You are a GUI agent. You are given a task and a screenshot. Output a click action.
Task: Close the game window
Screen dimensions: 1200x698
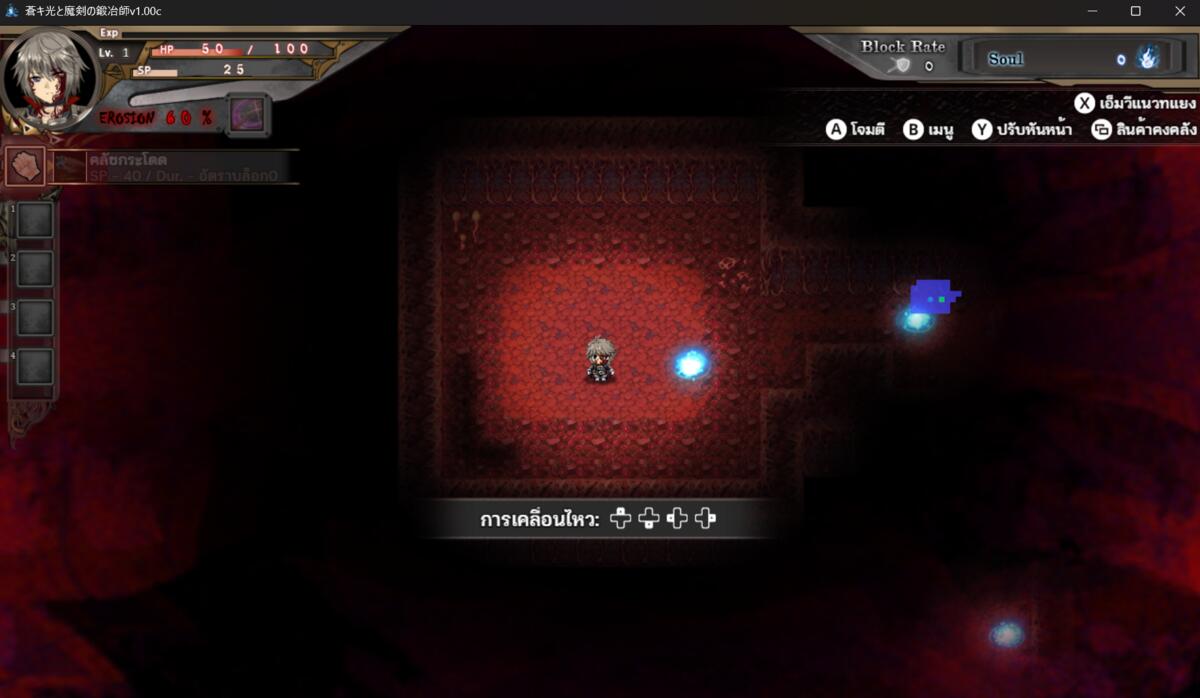[x=1179, y=11]
